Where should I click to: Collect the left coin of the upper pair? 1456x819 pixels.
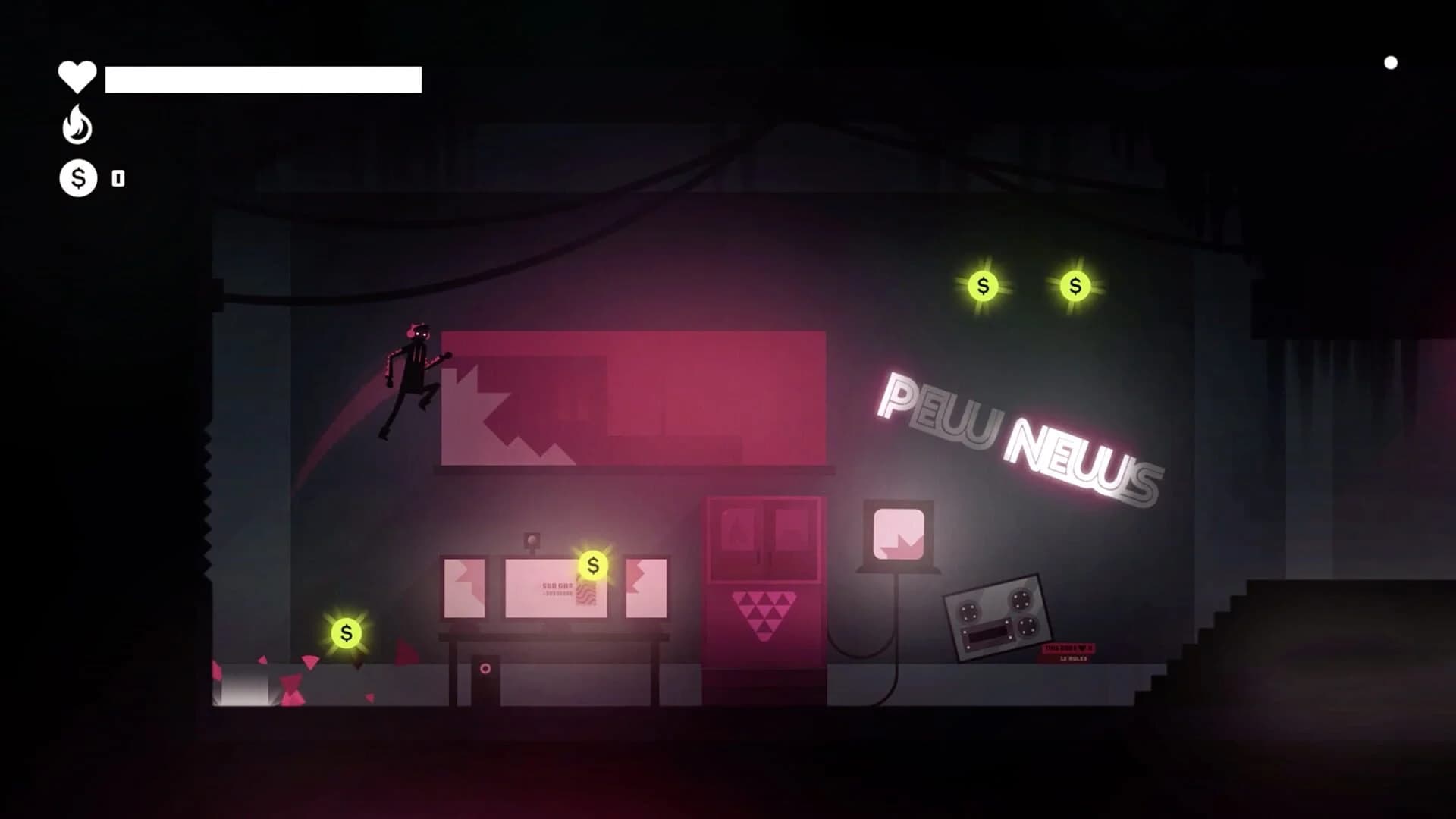(x=983, y=287)
